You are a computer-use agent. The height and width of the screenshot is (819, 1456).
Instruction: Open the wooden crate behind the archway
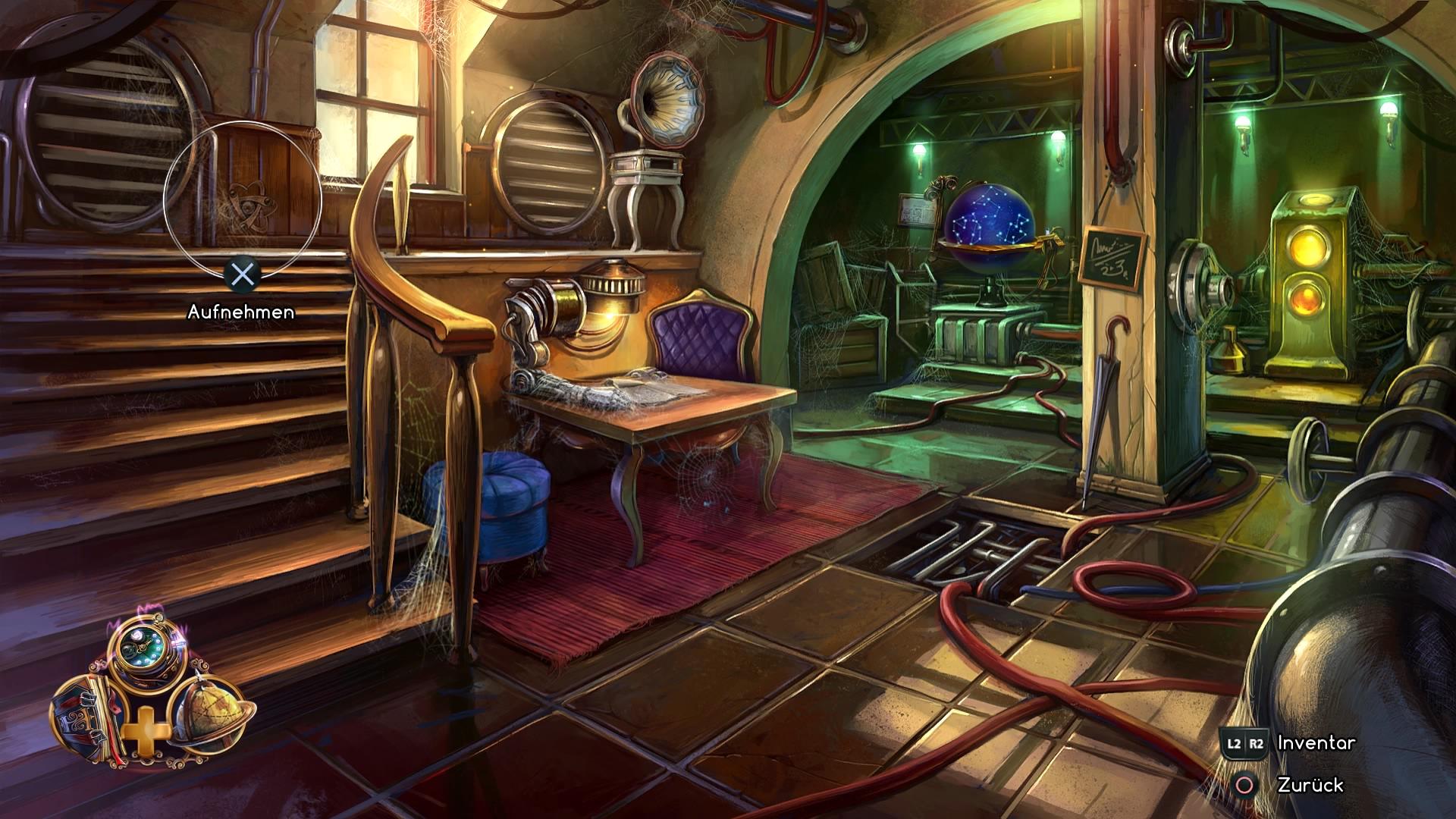[842, 303]
